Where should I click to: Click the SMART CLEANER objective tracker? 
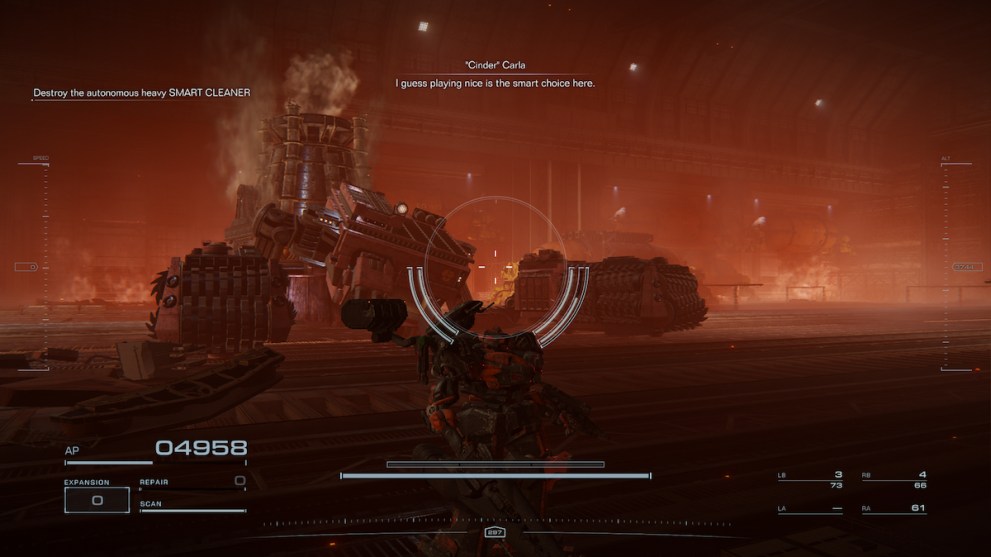coord(141,93)
